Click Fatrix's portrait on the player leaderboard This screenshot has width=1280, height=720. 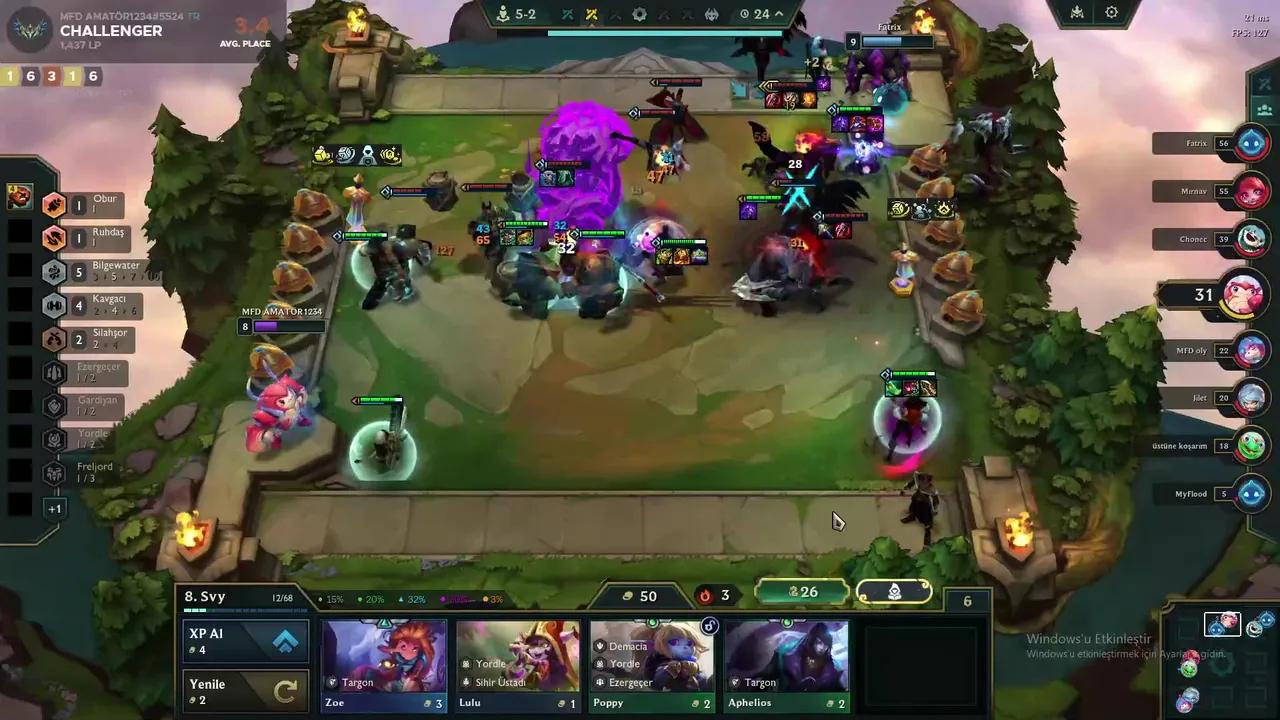(1252, 143)
